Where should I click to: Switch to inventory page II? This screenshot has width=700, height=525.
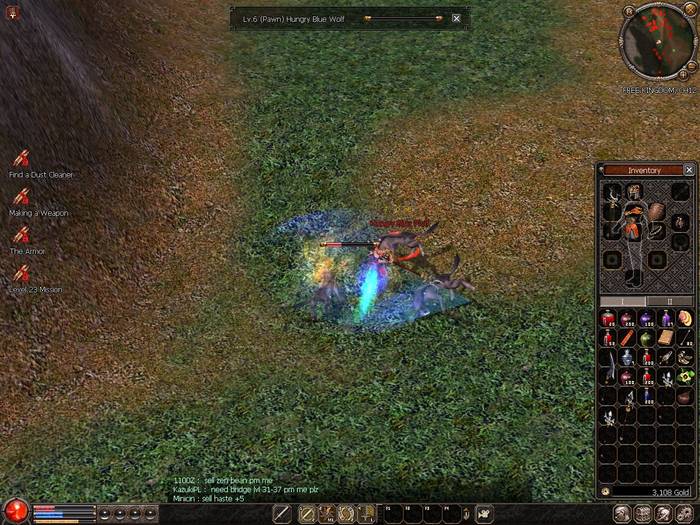tap(669, 300)
